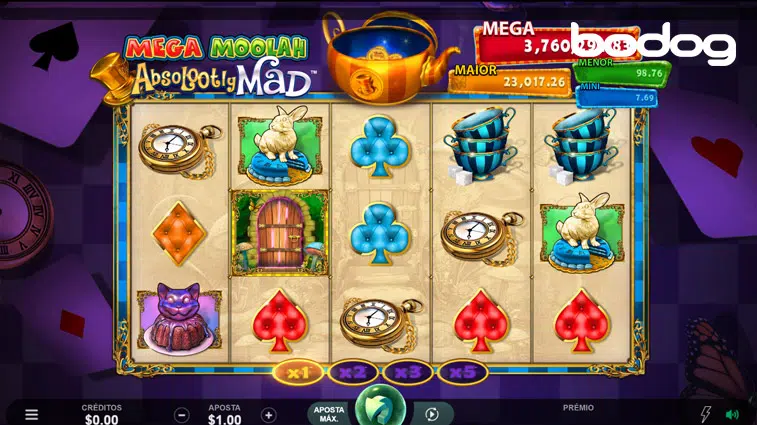
Task: Set the maximum bet with Aposta Máx.
Action: click(329, 413)
